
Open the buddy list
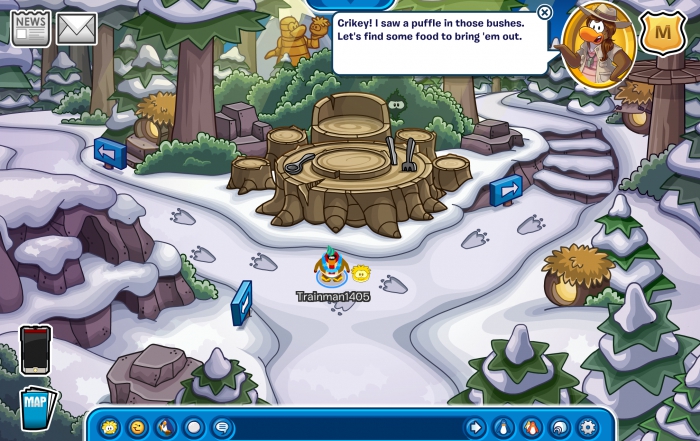pyautogui.click(x=531, y=427)
